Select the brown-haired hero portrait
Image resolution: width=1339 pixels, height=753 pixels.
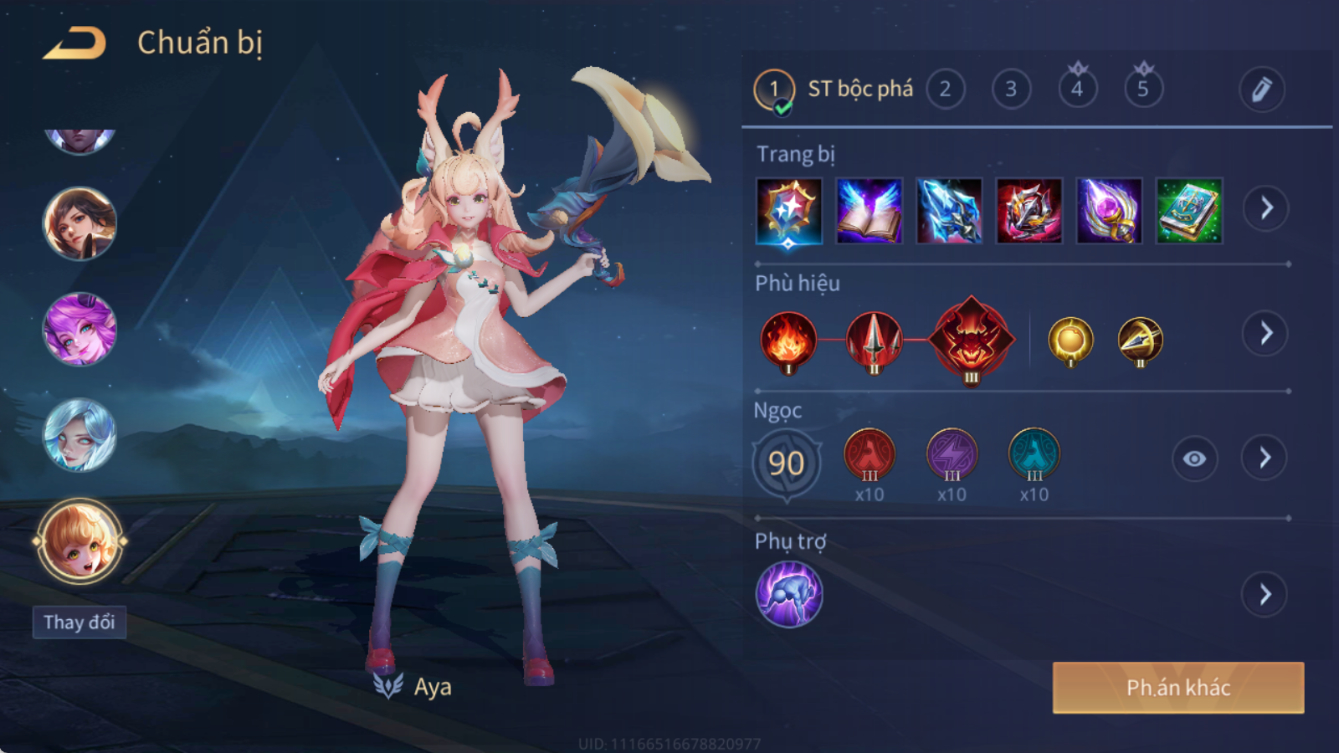[80, 223]
